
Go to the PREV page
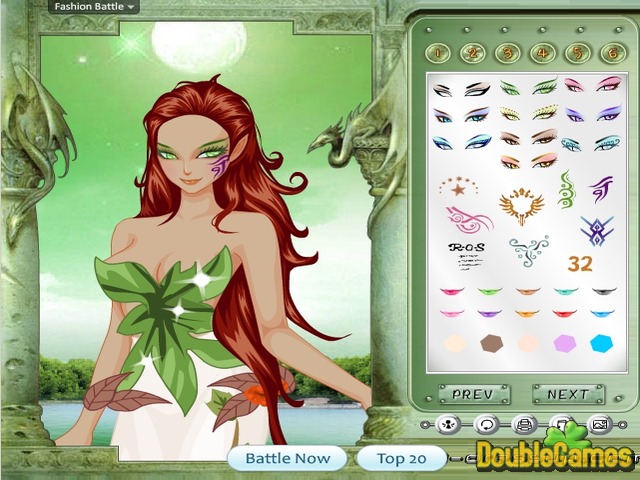pos(474,394)
